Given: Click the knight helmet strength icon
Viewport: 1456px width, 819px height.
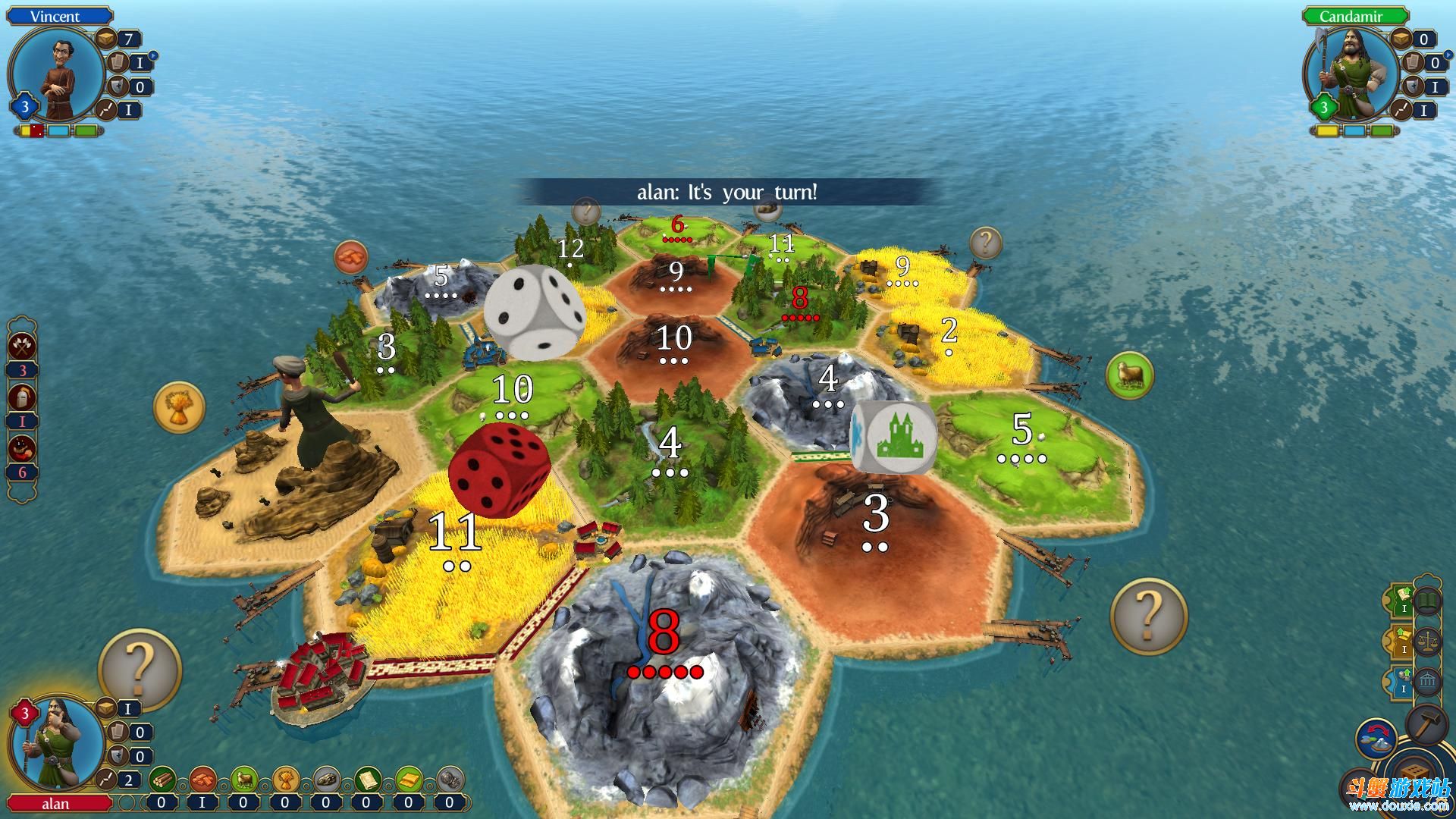Looking at the screenshot, I should point(23,397).
